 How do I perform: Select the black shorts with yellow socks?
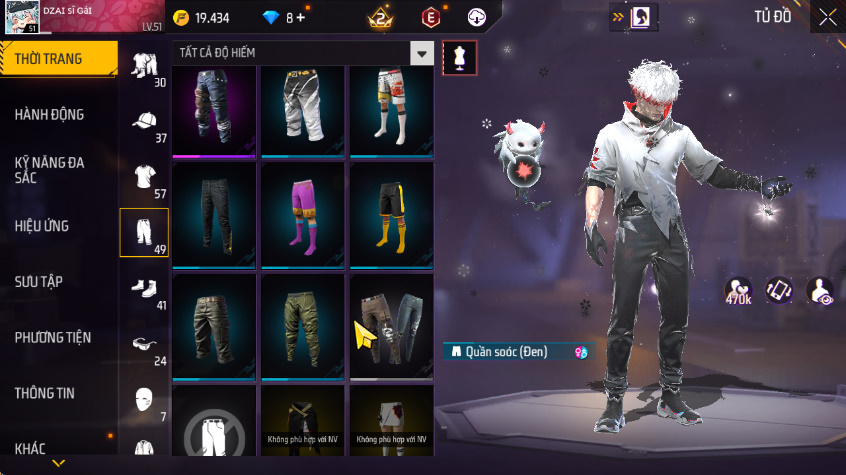(x=391, y=215)
